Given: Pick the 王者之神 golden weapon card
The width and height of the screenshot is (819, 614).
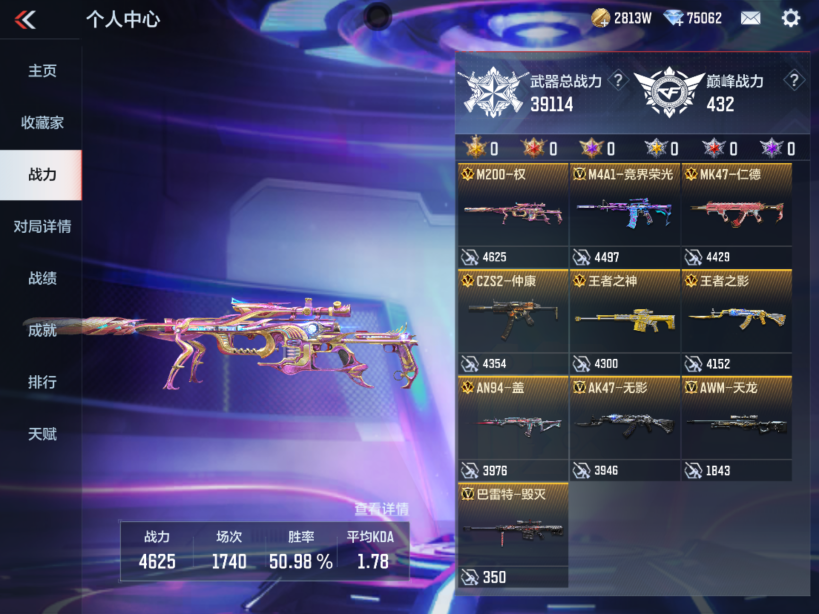Looking at the screenshot, I should coord(625,322).
